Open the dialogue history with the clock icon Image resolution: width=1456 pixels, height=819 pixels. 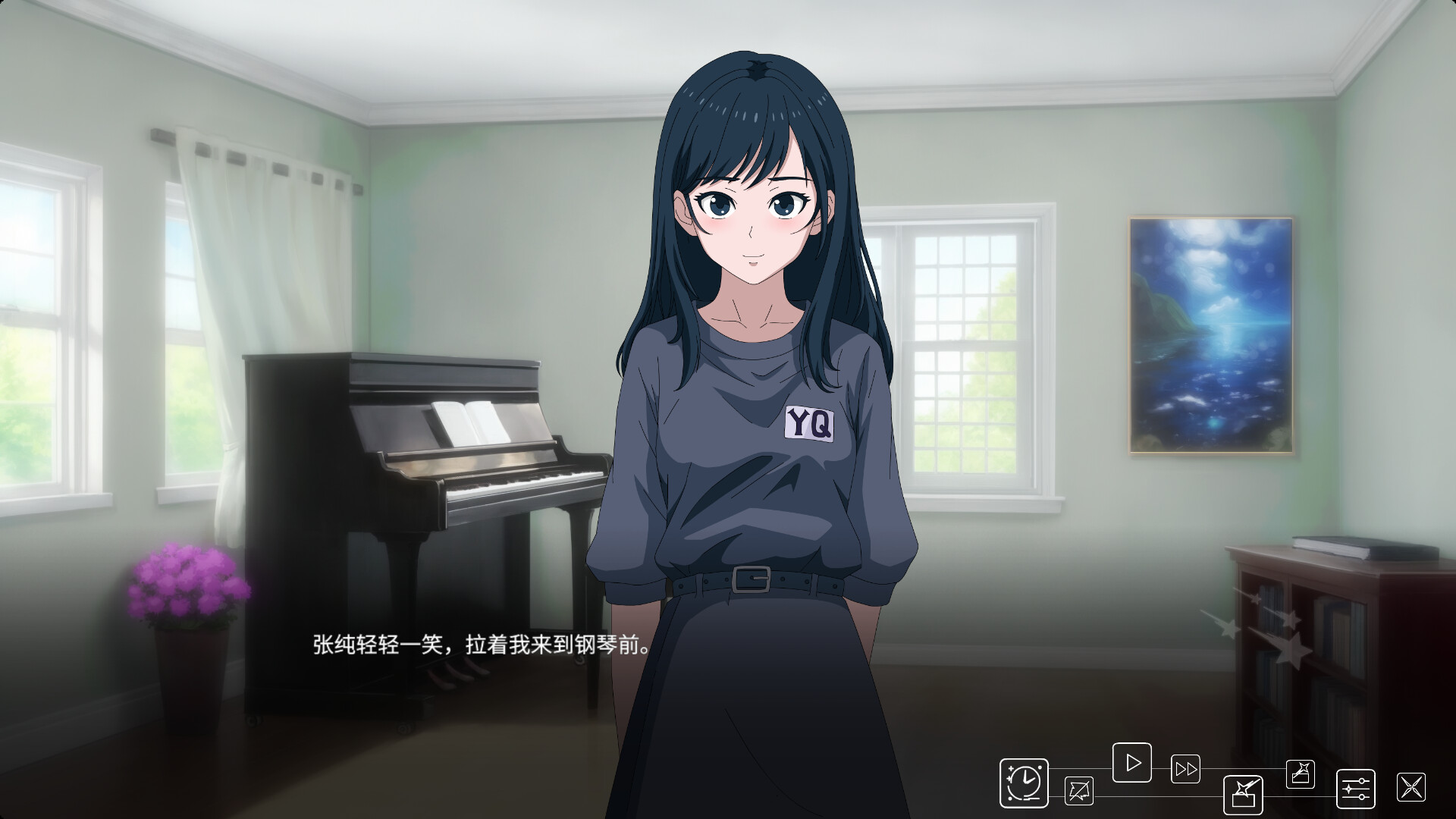[1024, 783]
